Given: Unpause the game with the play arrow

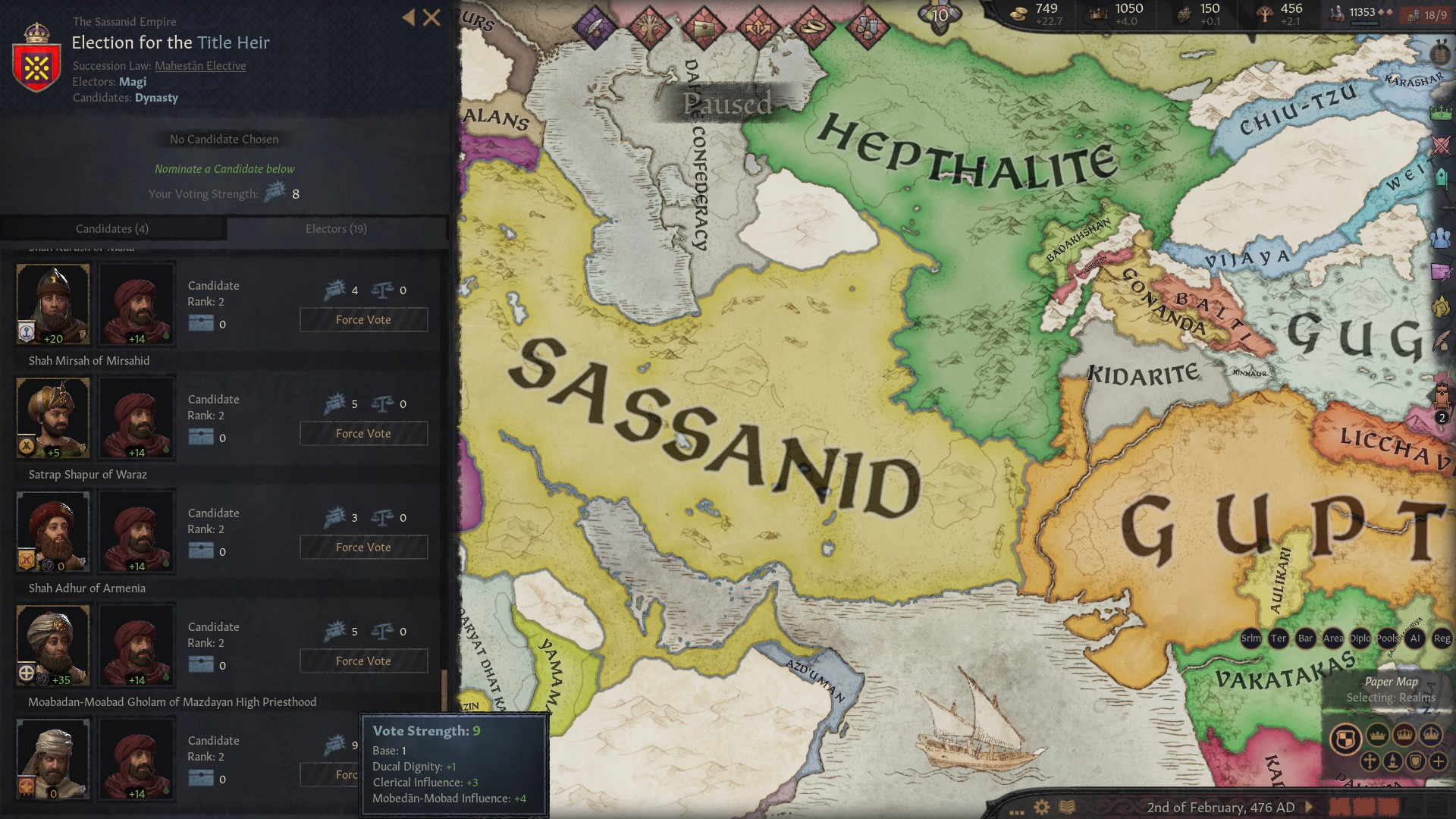Looking at the screenshot, I should [1310, 808].
